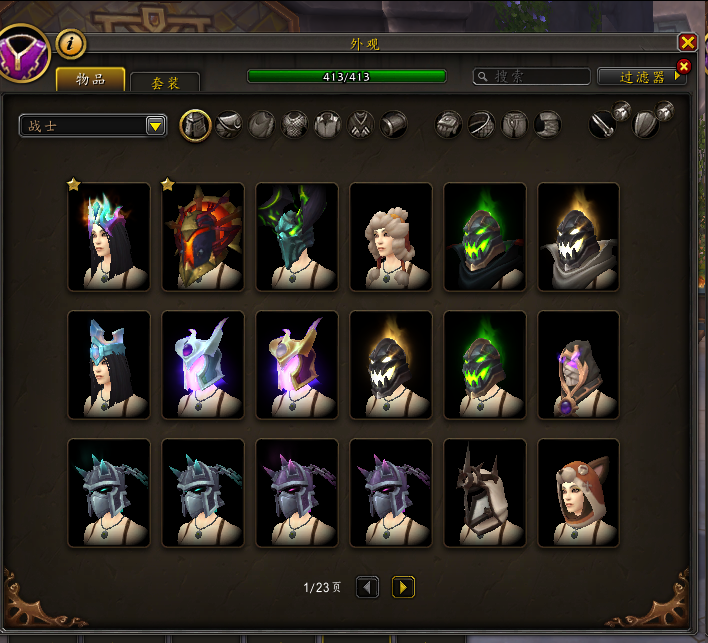Viewport: 708px width, 643px height.
Task: Choose the fox-eared brown hood appearance
Action: click(x=579, y=493)
